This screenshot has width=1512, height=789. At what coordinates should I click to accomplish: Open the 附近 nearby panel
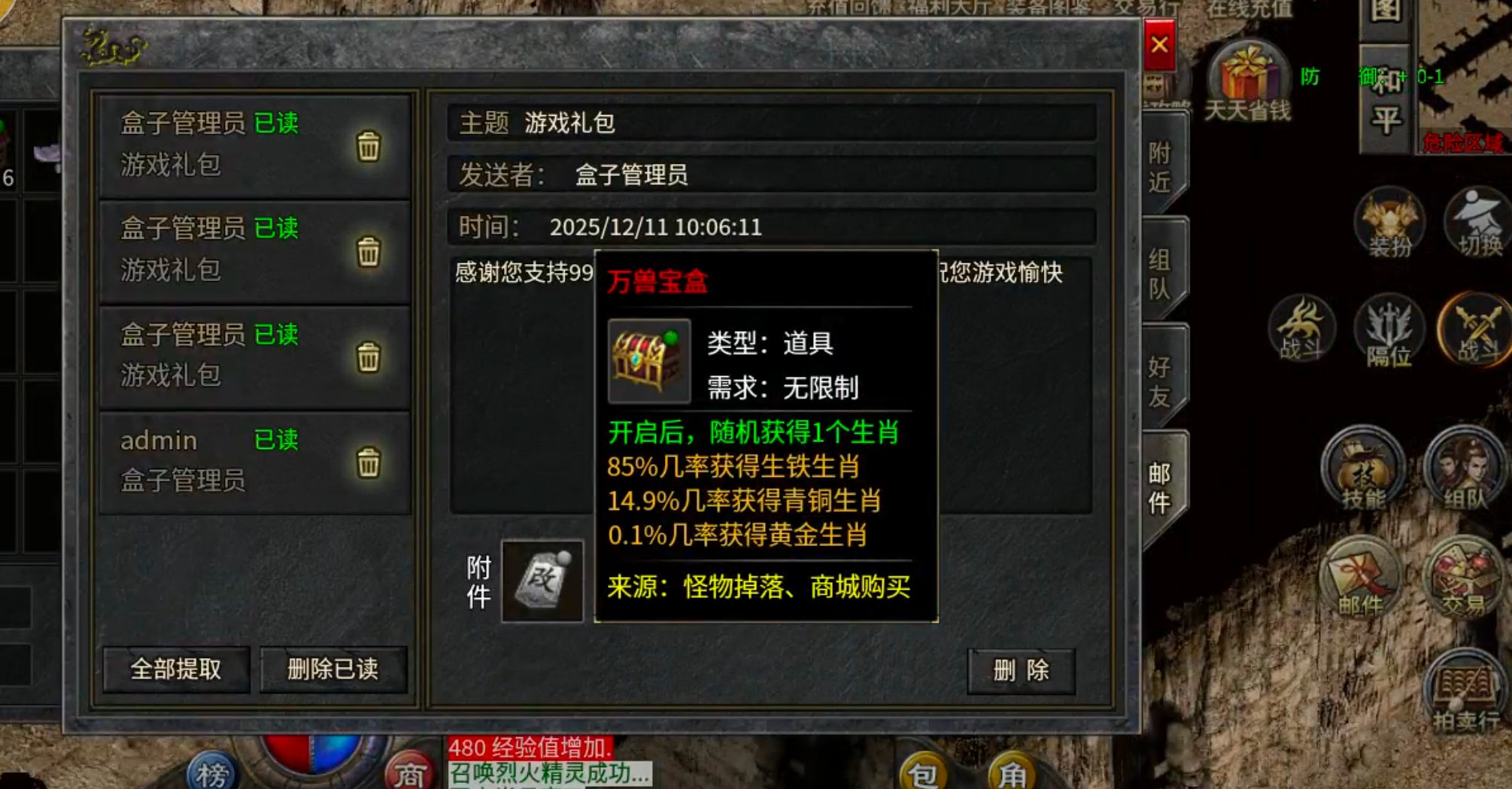pos(1159,162)
